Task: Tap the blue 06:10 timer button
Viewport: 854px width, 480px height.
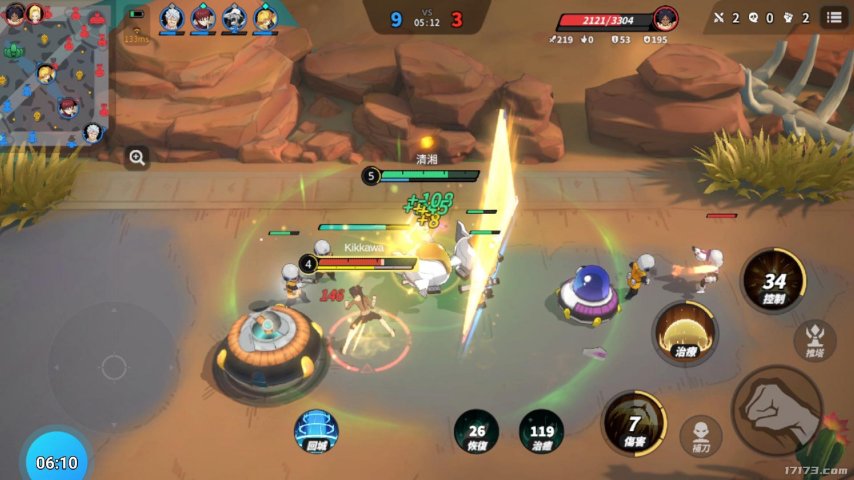Action: click(x=56, y=462)
